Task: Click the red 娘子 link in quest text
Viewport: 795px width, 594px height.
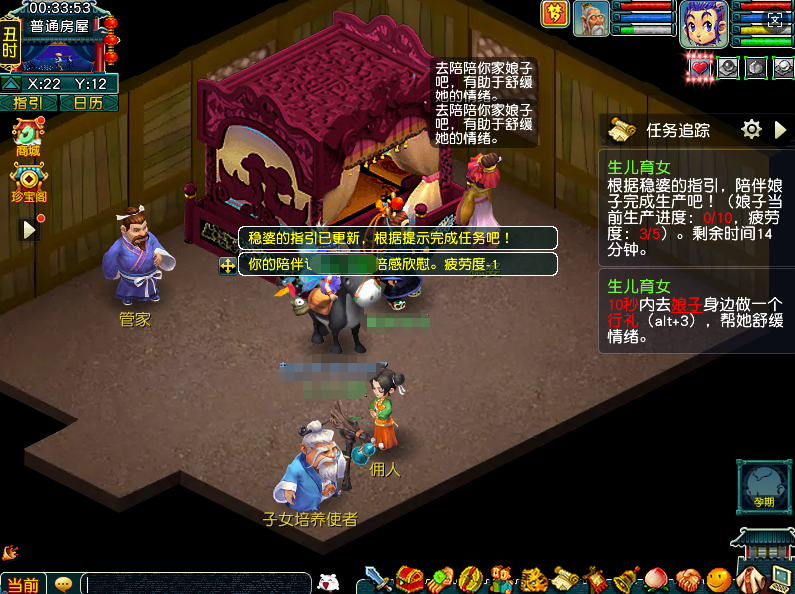Action: point(686,305)
